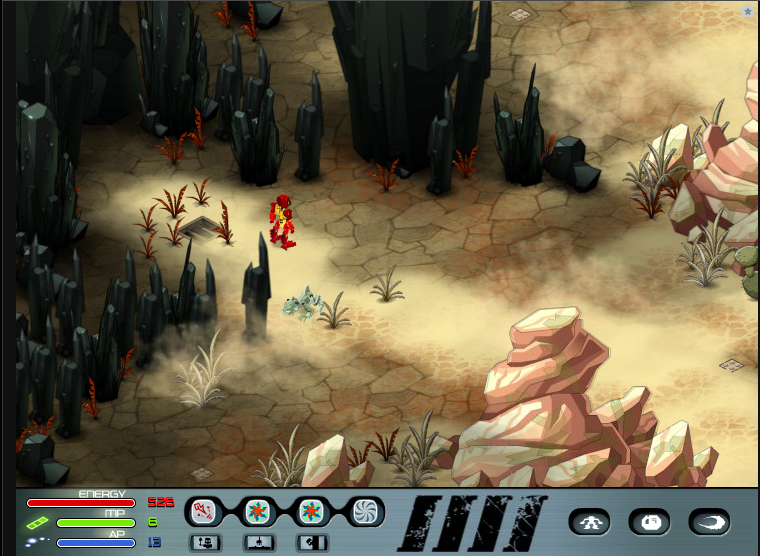Activate the red weapon ability icon
This screenshot has width=760, height=556.
click(203, 512)
